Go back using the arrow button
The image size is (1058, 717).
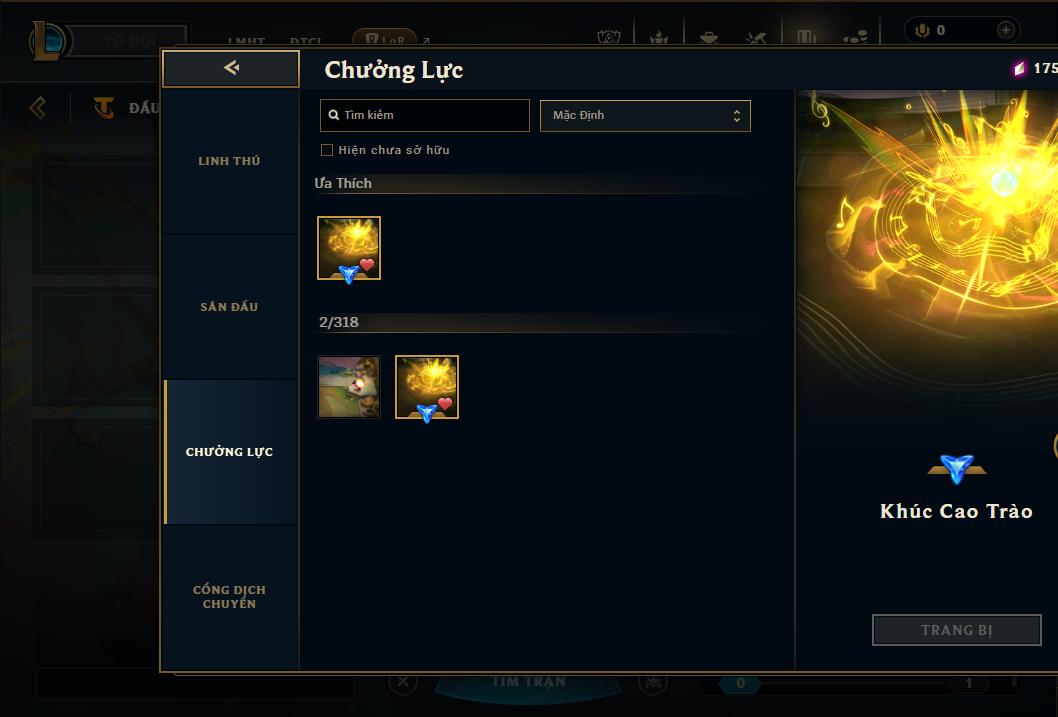231,68
